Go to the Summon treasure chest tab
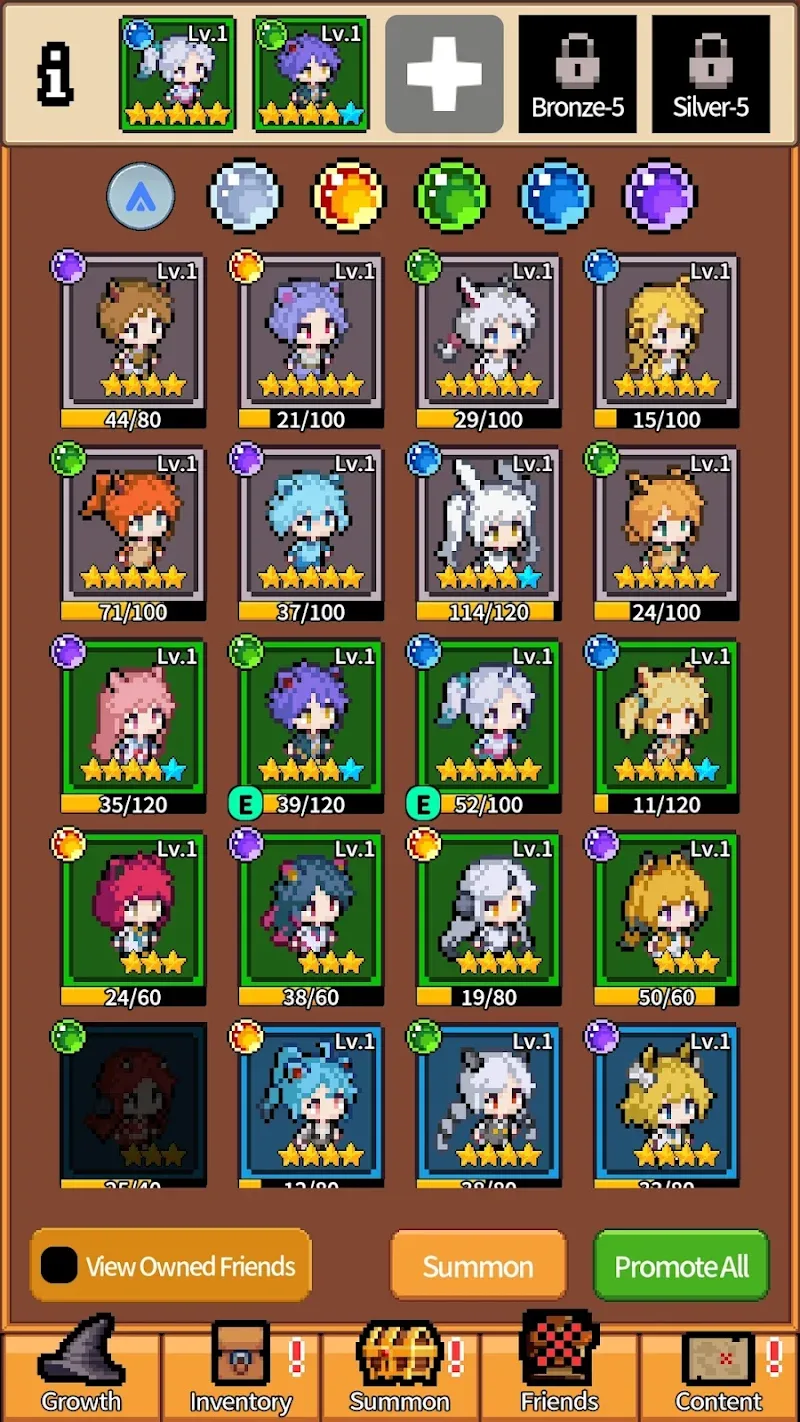 tap(400, 1367)
